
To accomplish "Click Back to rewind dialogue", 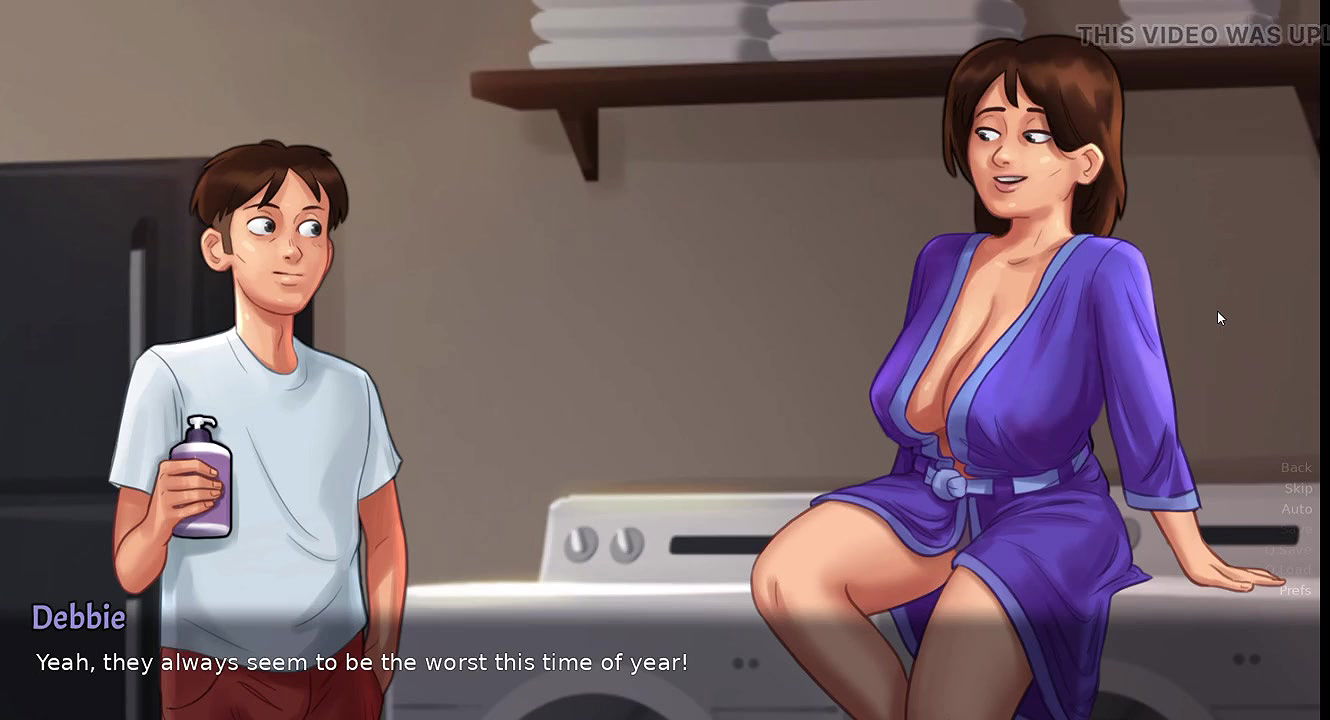I will pyautogui.click(x=1296, y=467).
